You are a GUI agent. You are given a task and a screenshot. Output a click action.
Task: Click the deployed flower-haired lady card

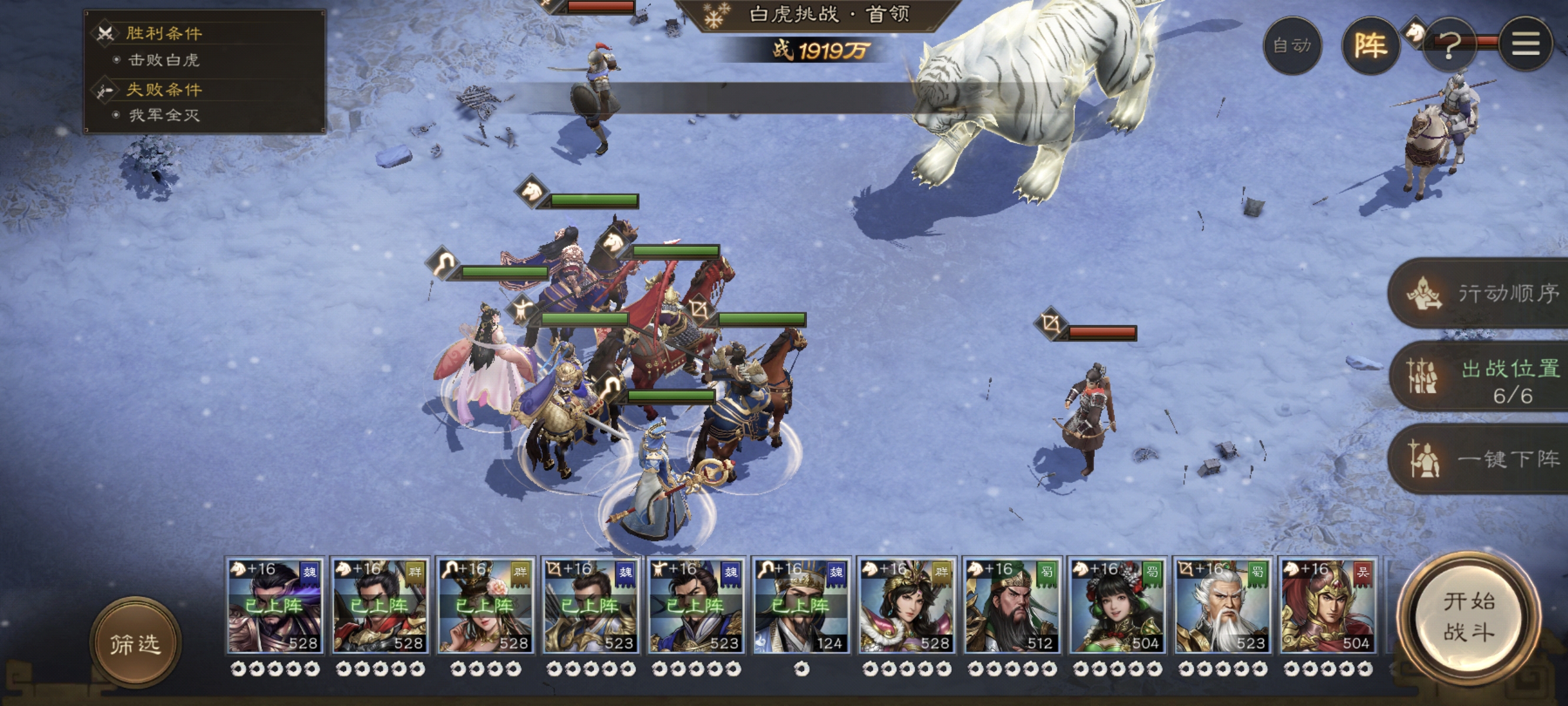coord(485,606)
